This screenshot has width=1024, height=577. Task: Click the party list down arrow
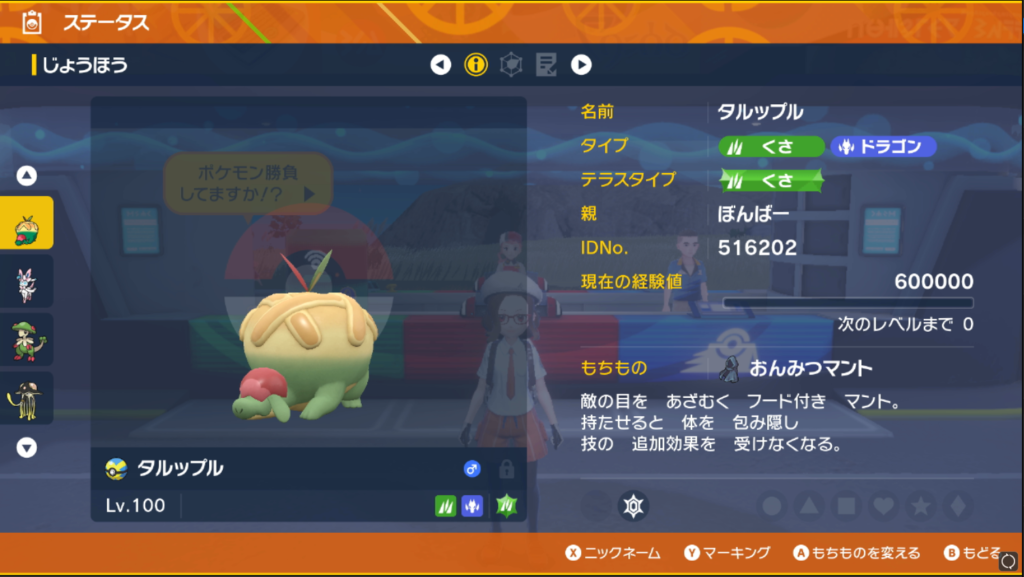pyautogui.click(x=27, y=447)
